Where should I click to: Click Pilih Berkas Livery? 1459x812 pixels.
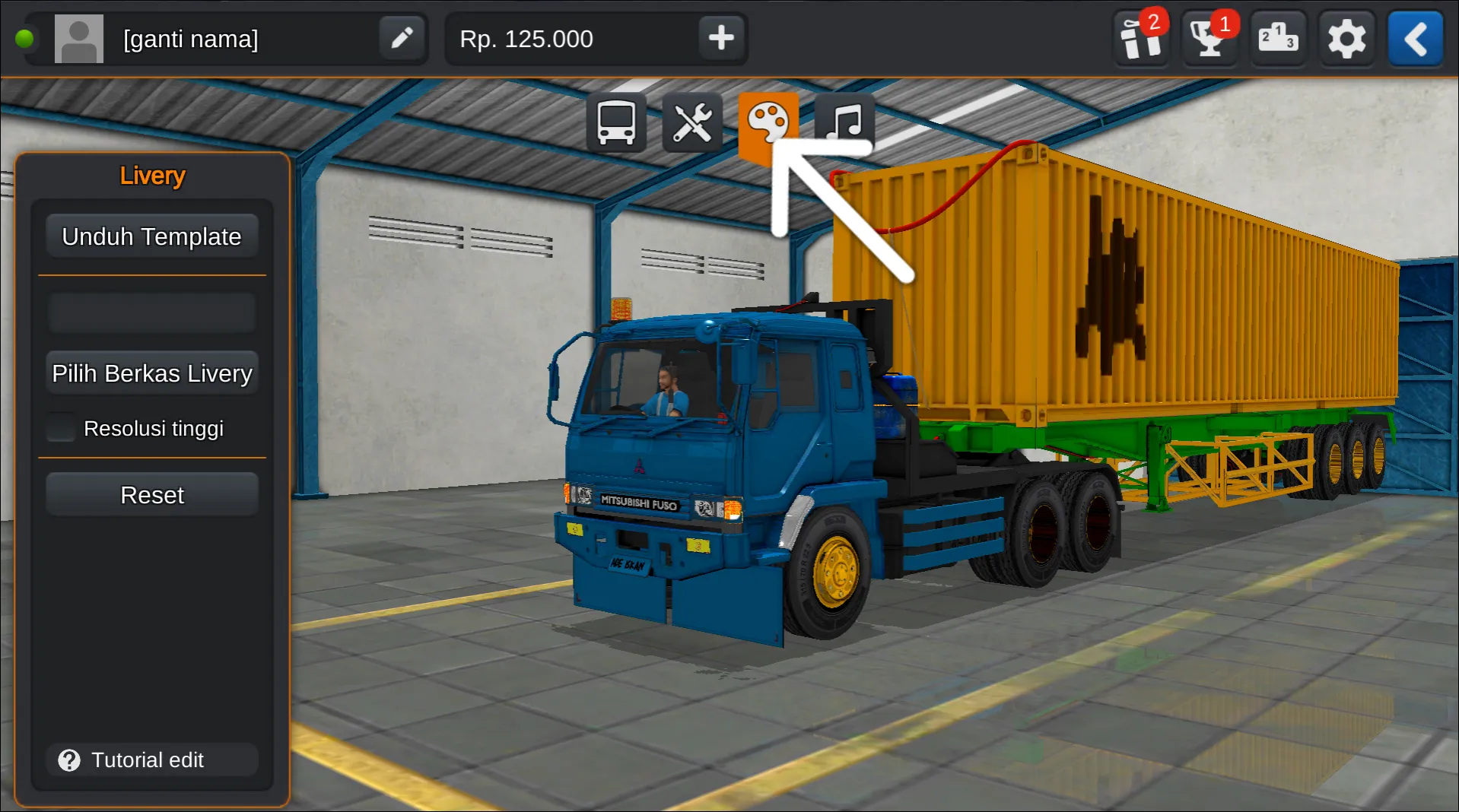[151, 373]
